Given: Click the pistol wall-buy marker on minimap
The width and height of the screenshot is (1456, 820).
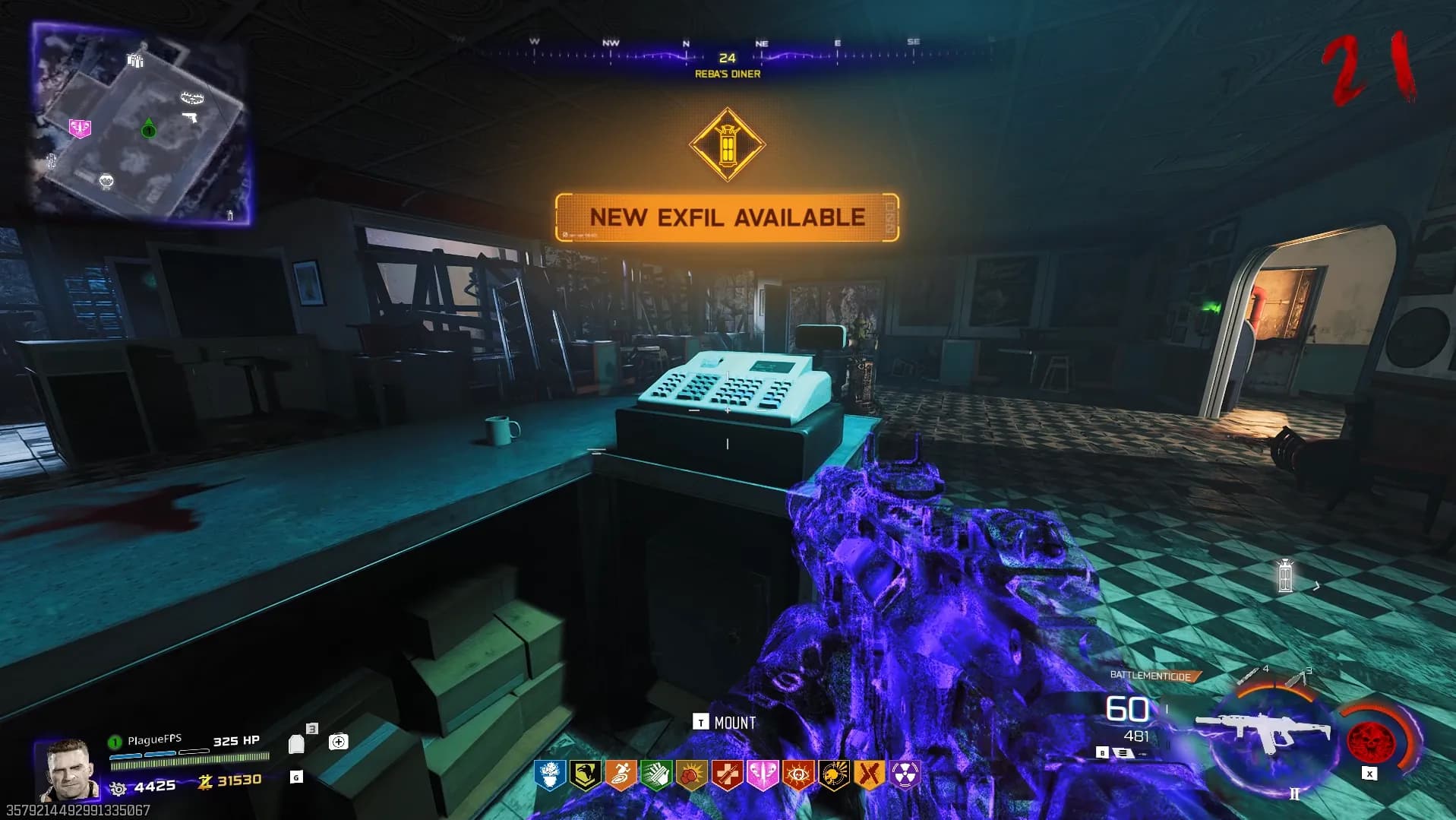Looking at the screenshot, I should point(190,118).
